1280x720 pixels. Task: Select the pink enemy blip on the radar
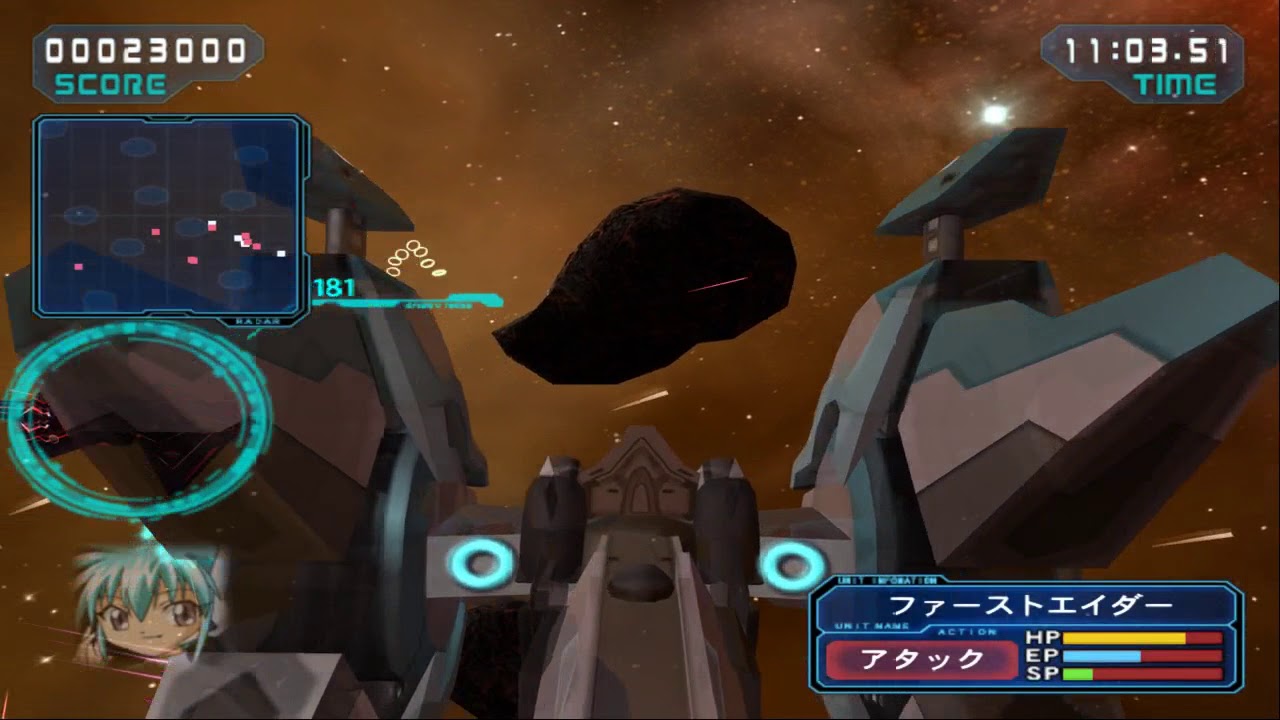tap(155, 231)
